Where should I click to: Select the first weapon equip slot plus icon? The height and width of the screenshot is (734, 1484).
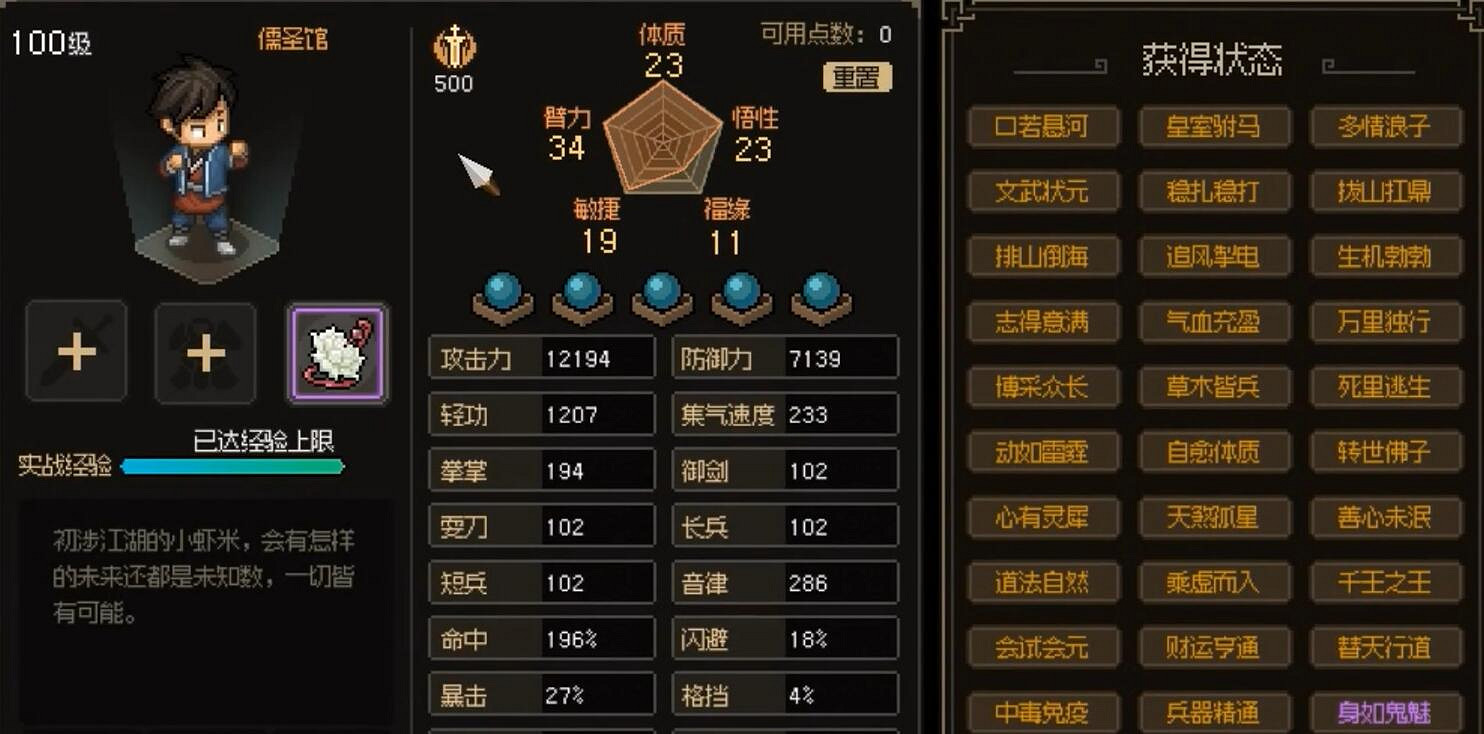point(76,352)
